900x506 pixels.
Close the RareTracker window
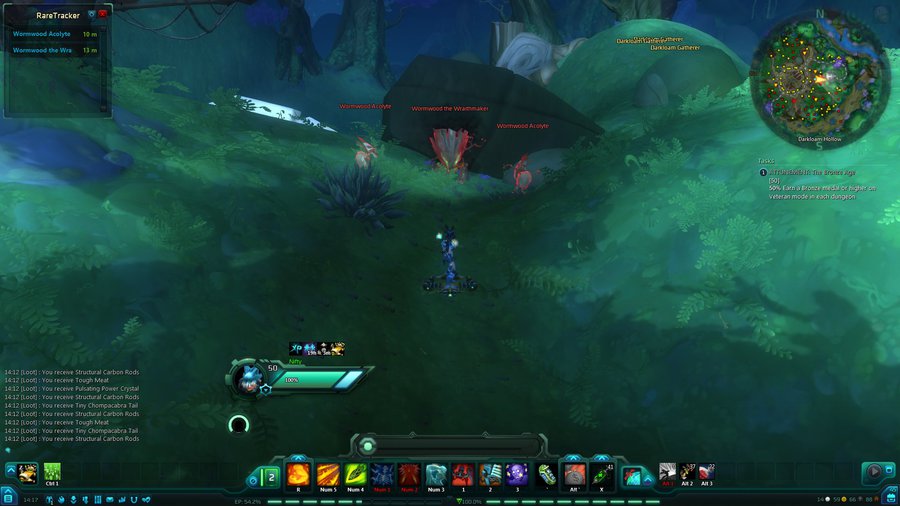[103, 14]
